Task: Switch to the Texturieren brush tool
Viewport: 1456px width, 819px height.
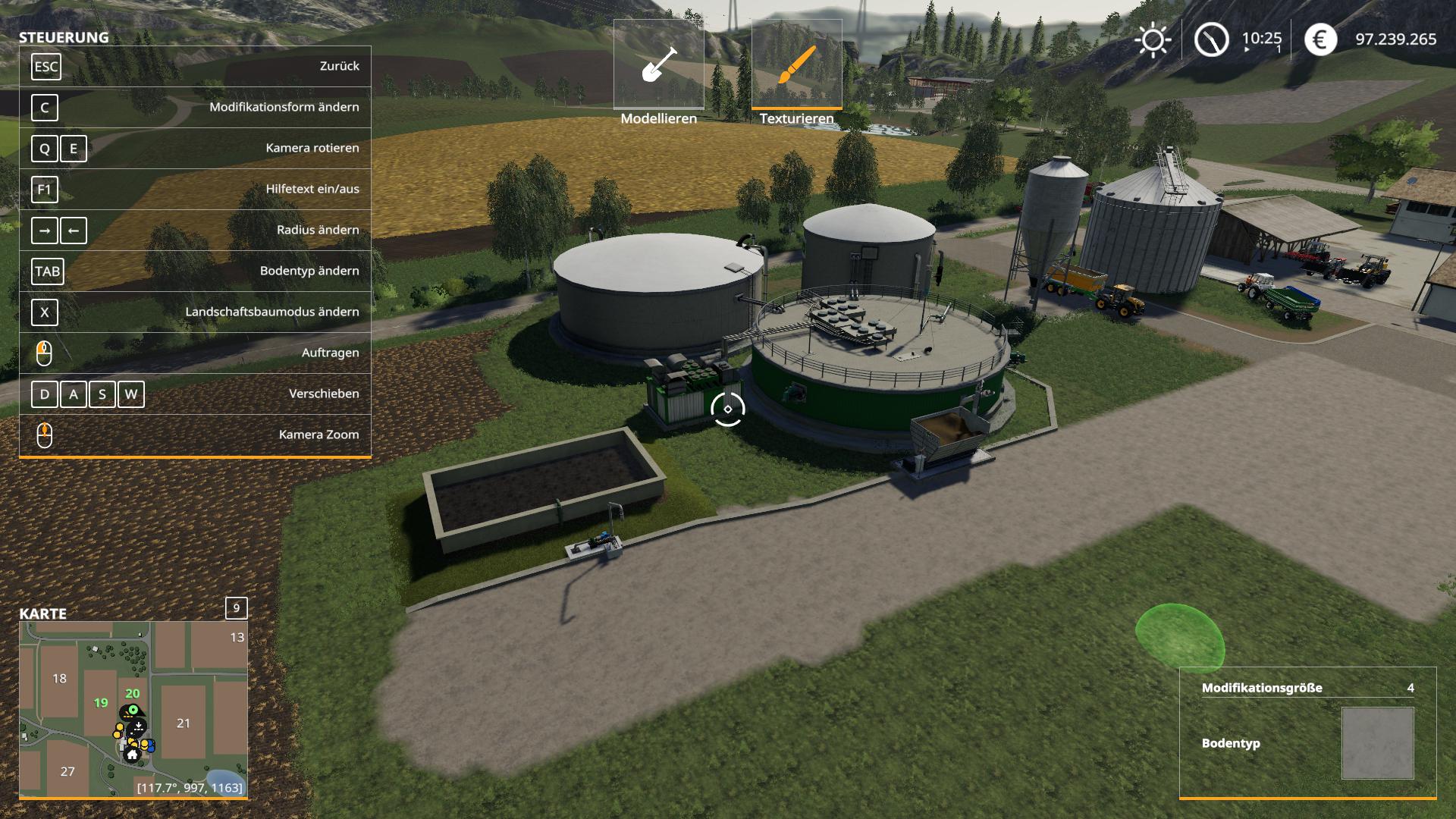Action: click(x=796, y=65)
